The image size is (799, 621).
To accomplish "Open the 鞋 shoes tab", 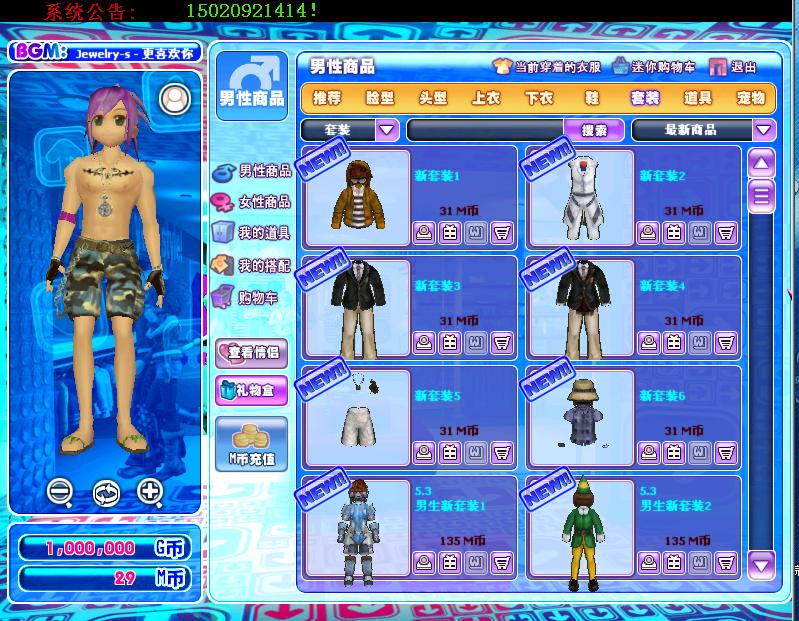I will [592, 98].
